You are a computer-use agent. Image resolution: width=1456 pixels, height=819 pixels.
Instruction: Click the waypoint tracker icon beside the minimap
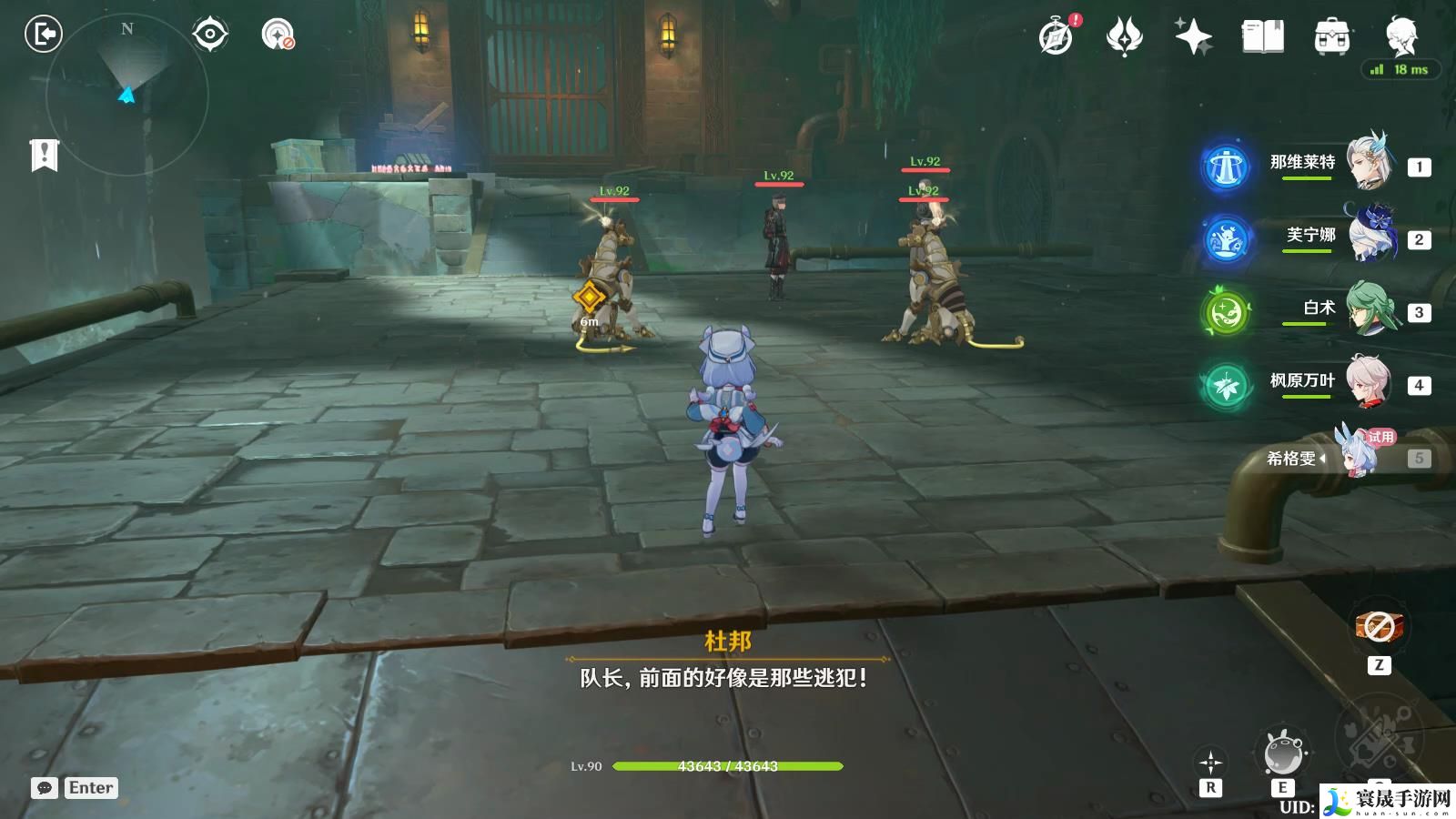pos(211,35)
